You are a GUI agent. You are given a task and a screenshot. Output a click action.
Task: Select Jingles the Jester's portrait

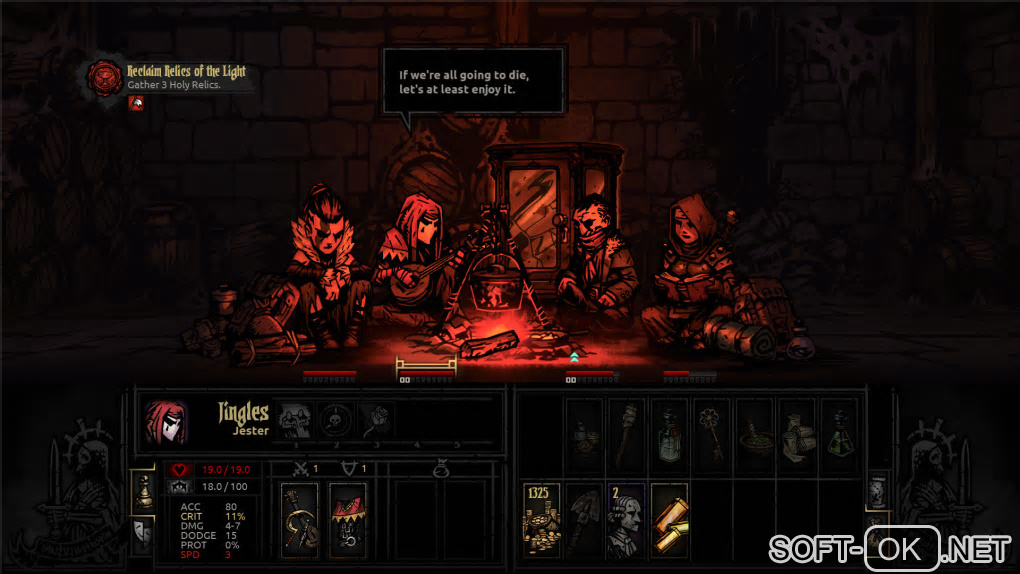point(166,422)
